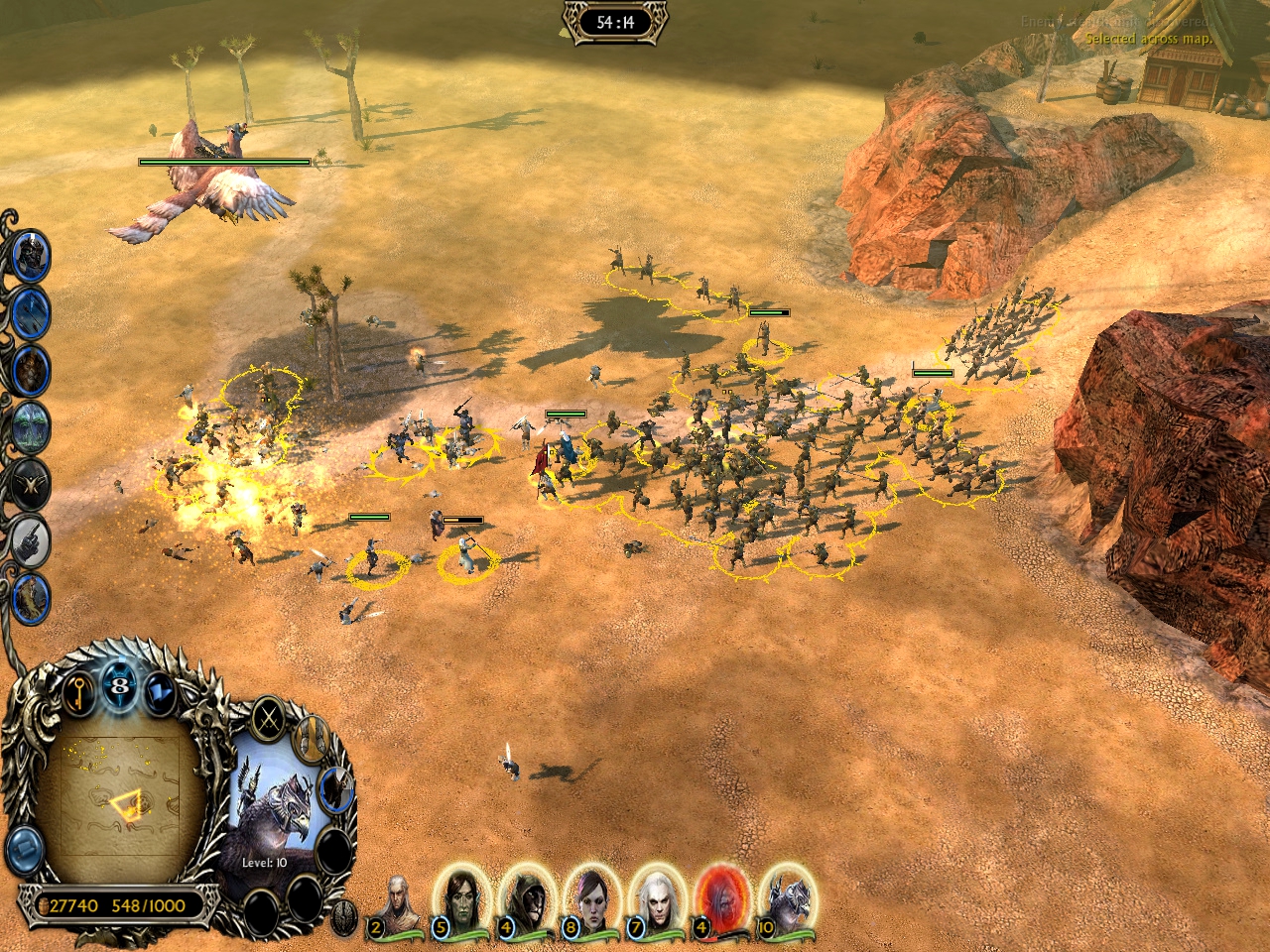
Task: Activate the pointing gauntlet power icon
Action: (x=31, y=540)
